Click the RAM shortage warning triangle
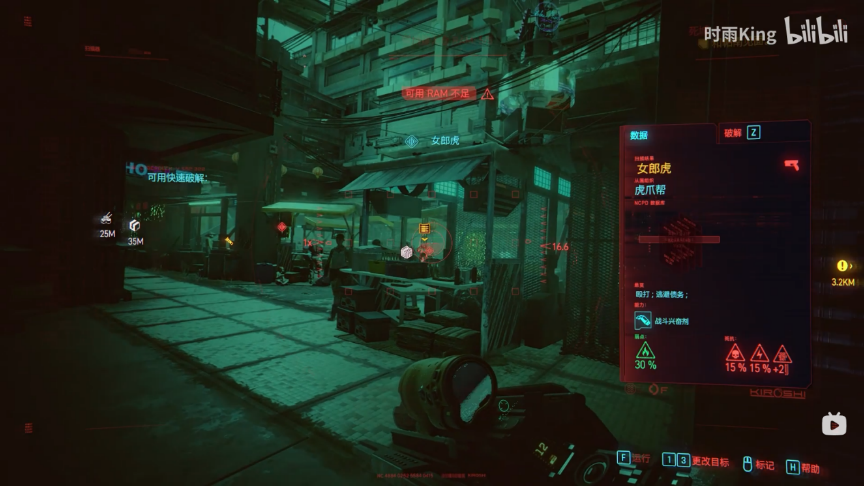Screen dimensions: 864x486 (x=487, y=94)
